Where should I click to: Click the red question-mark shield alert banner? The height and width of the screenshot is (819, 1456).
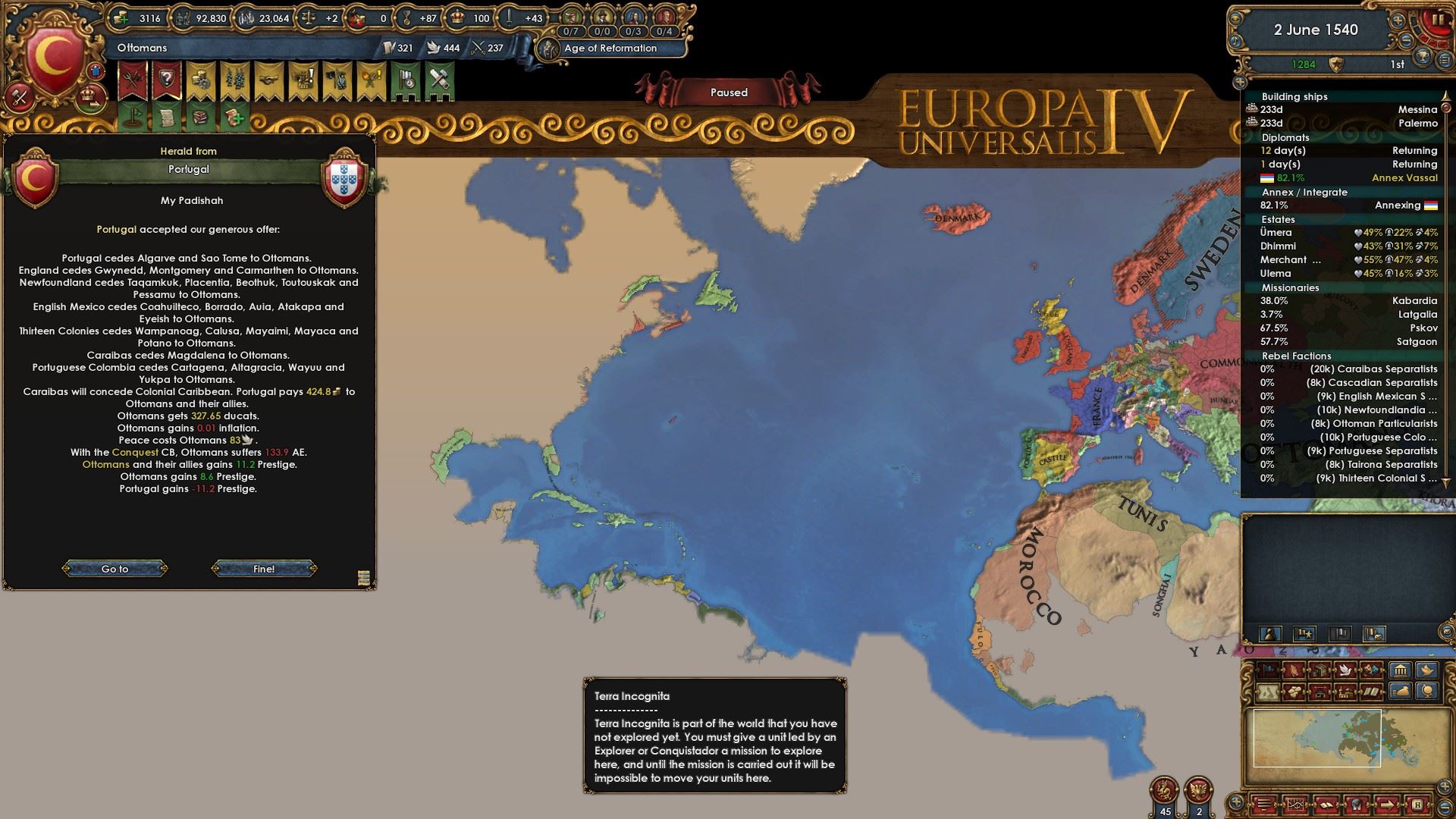[166, 80]
